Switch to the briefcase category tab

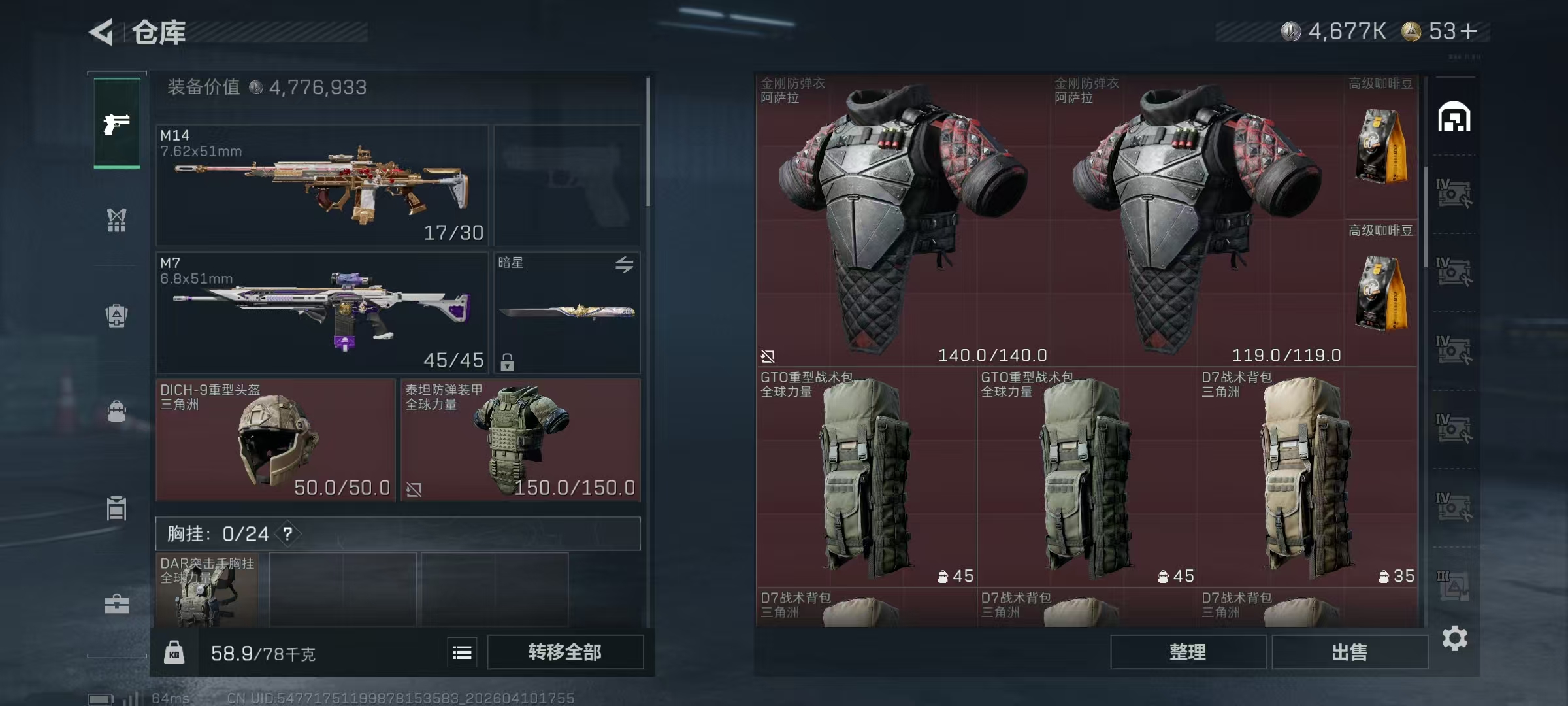click(117, 604)
